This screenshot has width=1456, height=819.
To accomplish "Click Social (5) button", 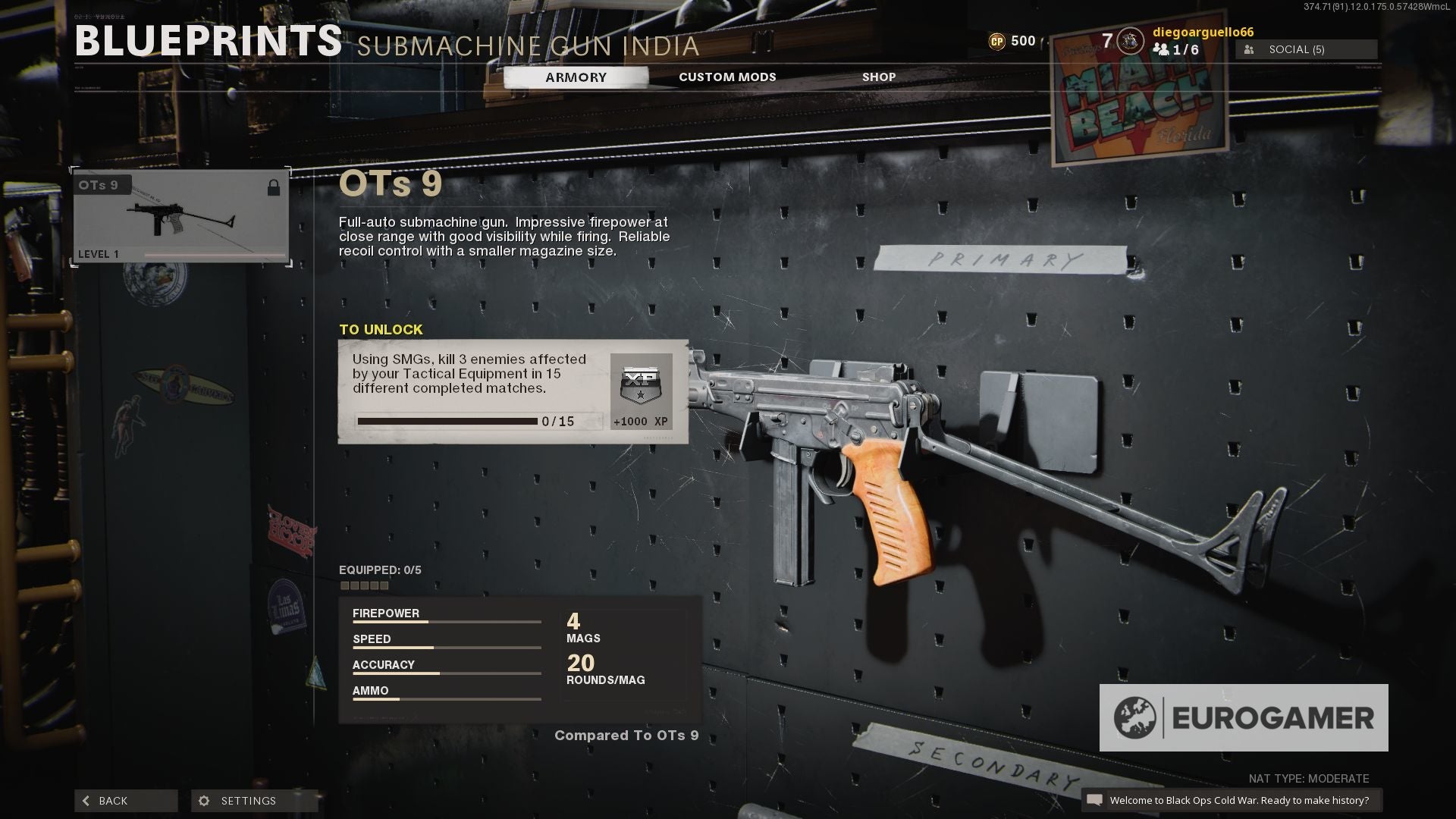I will click(x=1305, y=49).
